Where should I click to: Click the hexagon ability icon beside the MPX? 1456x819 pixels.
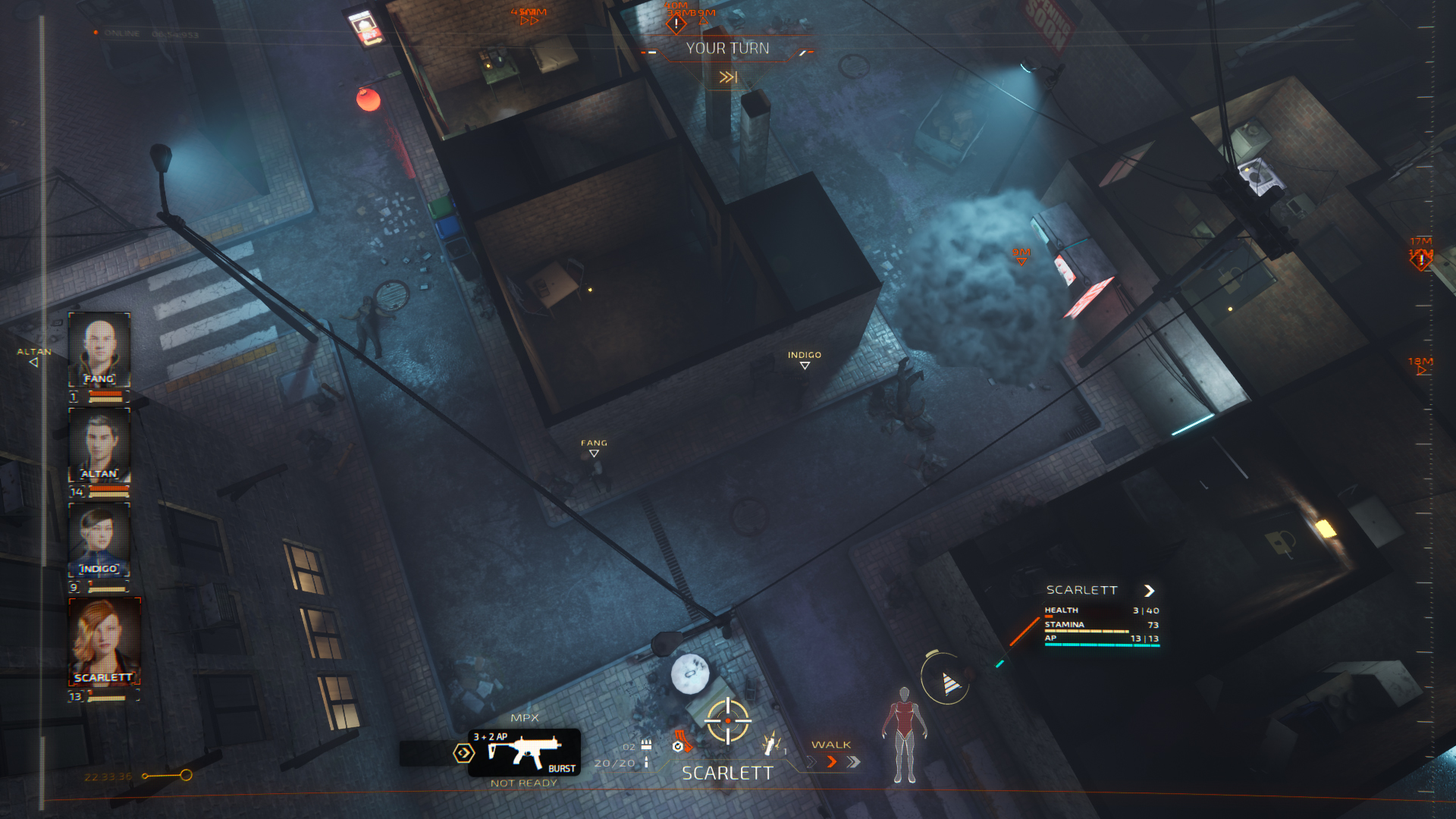pyautogui.click(x=465, y=752)
